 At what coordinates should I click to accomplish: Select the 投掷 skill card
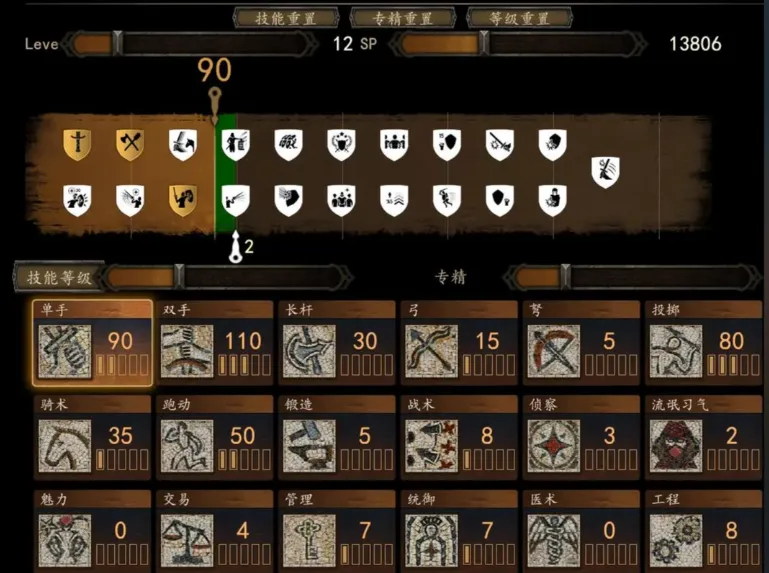[x=703, y=343]
